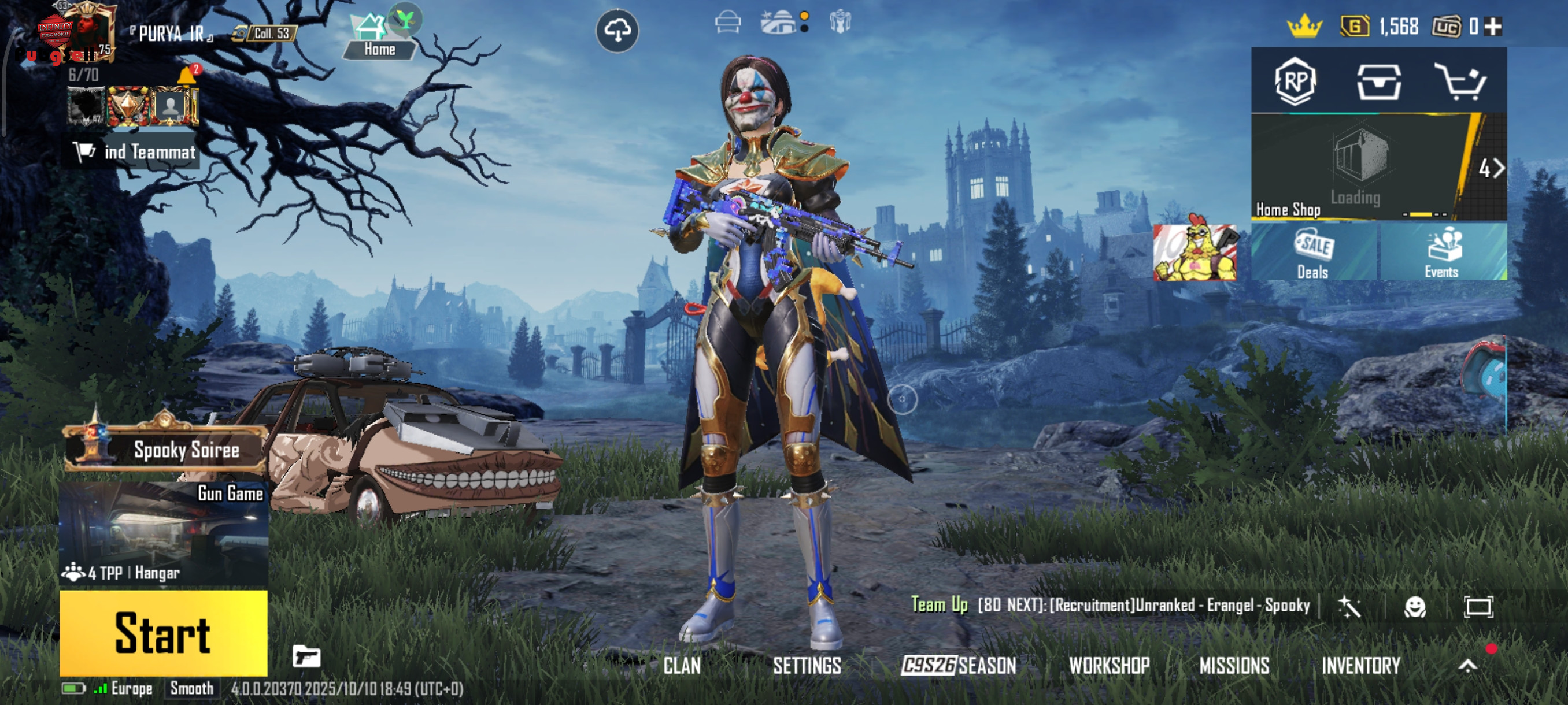Expand the bottom menu arrow
1568x705 pixels.
click(x=1467, y=666)
